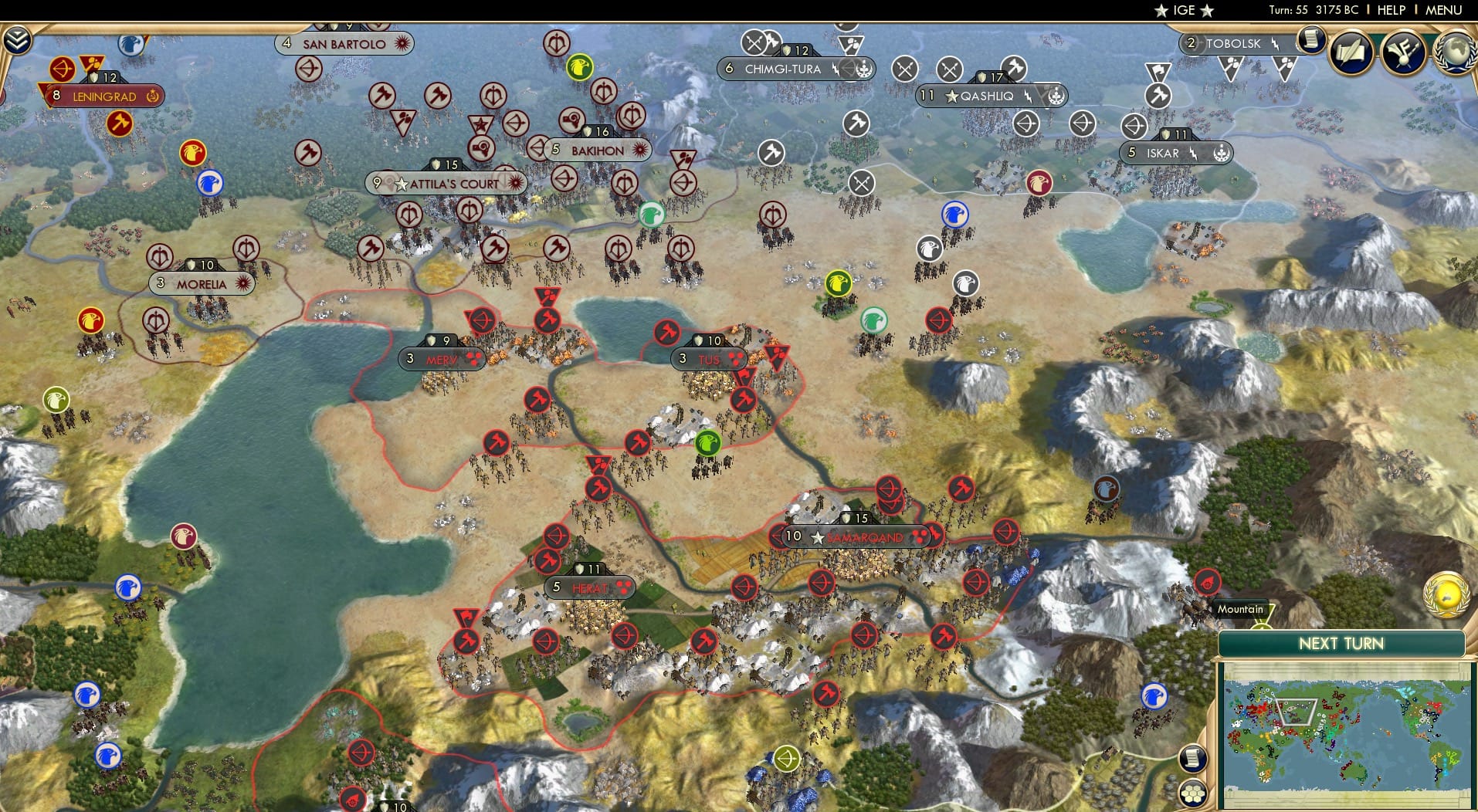Click the hexagon strategic view icon beside minimap
The height and width of the screenshot is (812, 1478).
coord(1192,793)
